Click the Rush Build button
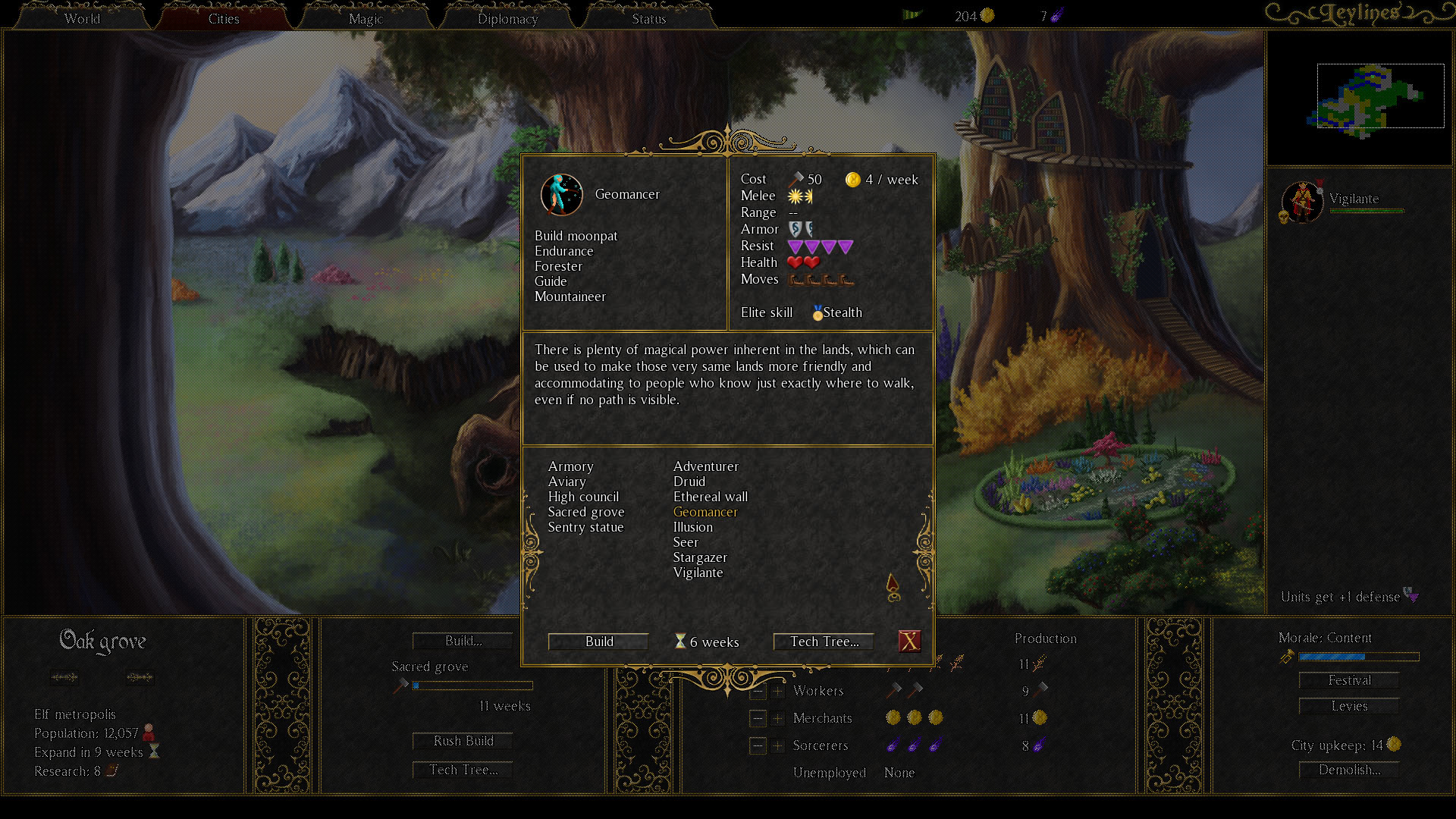This screenshot has width=1456, height=819. [x=462, y=740]
